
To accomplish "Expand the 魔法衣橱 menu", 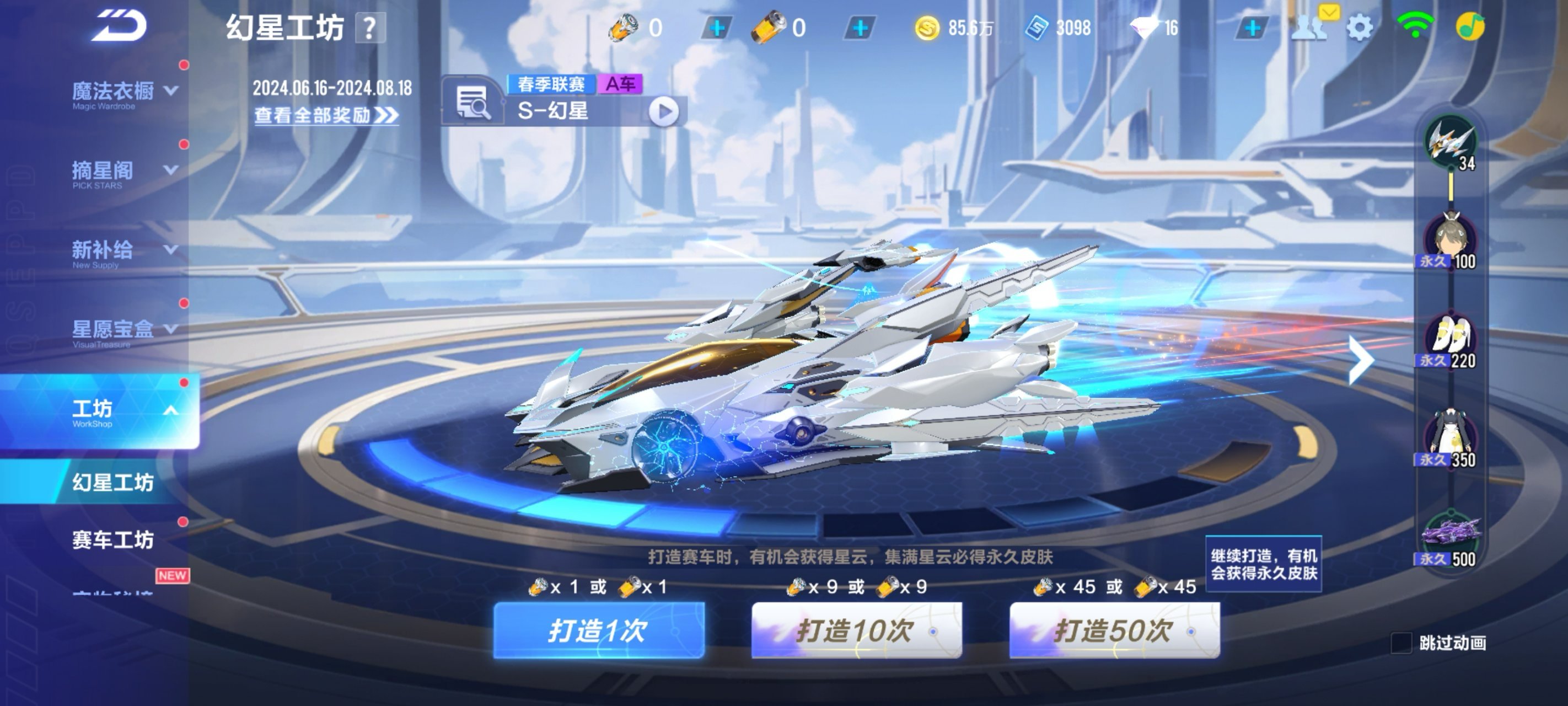I will coord(125,93).
